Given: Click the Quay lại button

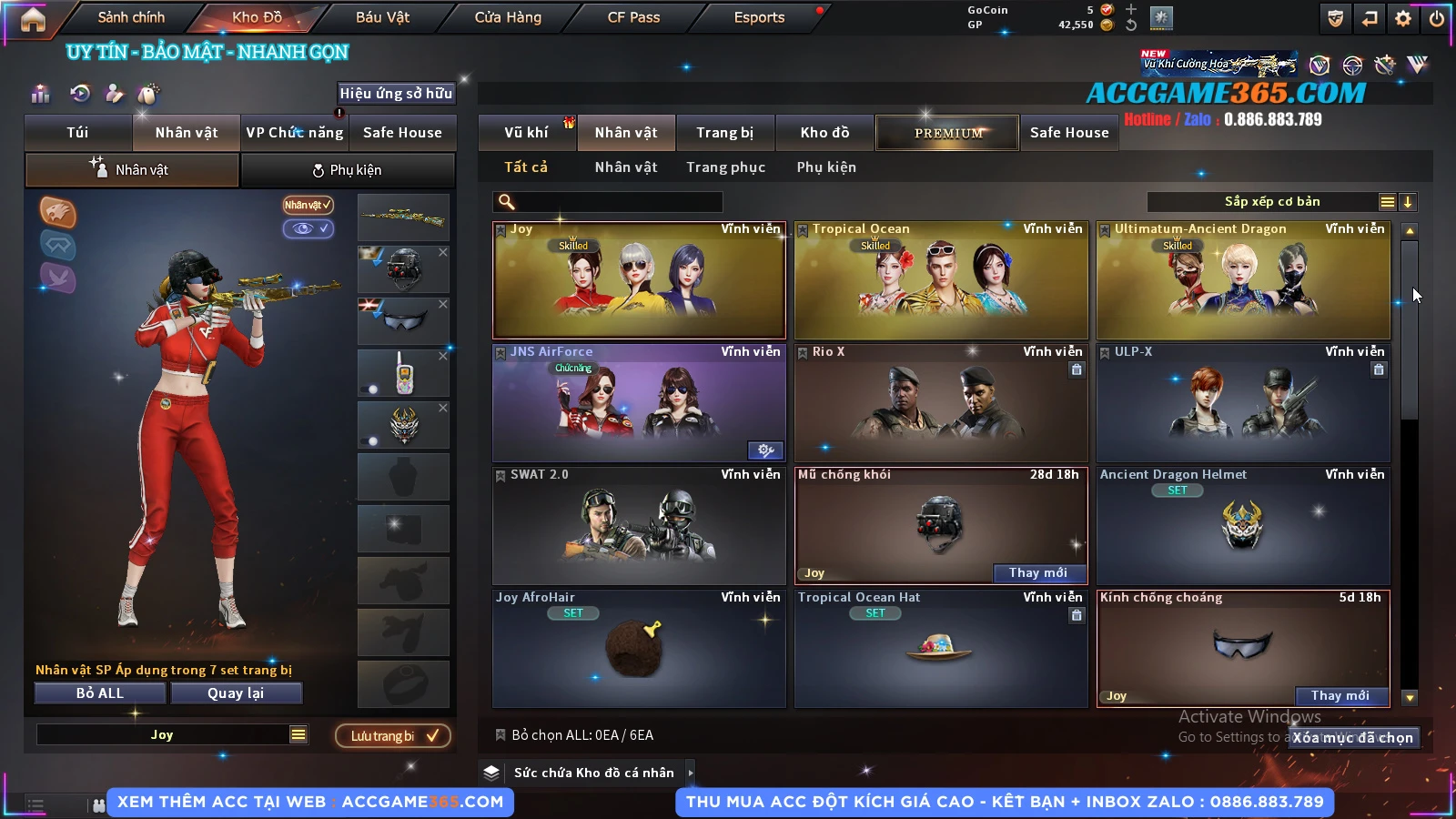Looking at the screenshot, I should [236, 693].
